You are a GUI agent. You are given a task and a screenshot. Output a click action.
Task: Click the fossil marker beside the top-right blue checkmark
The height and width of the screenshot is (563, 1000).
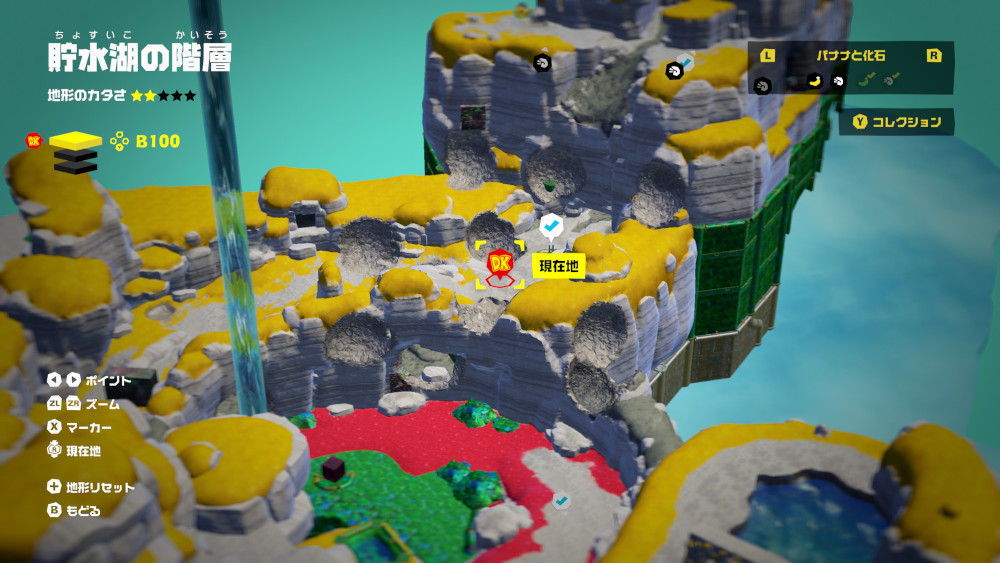(x=674, y=70)
